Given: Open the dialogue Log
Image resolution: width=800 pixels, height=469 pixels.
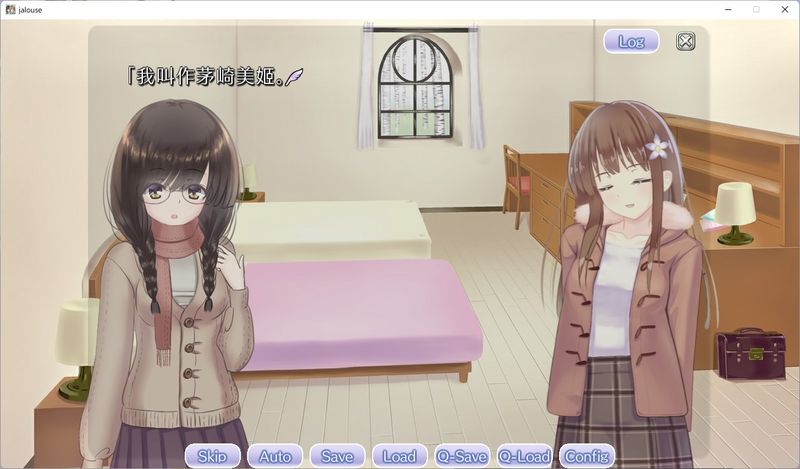Looking at the screenshot, I should (x=631, y=41).
